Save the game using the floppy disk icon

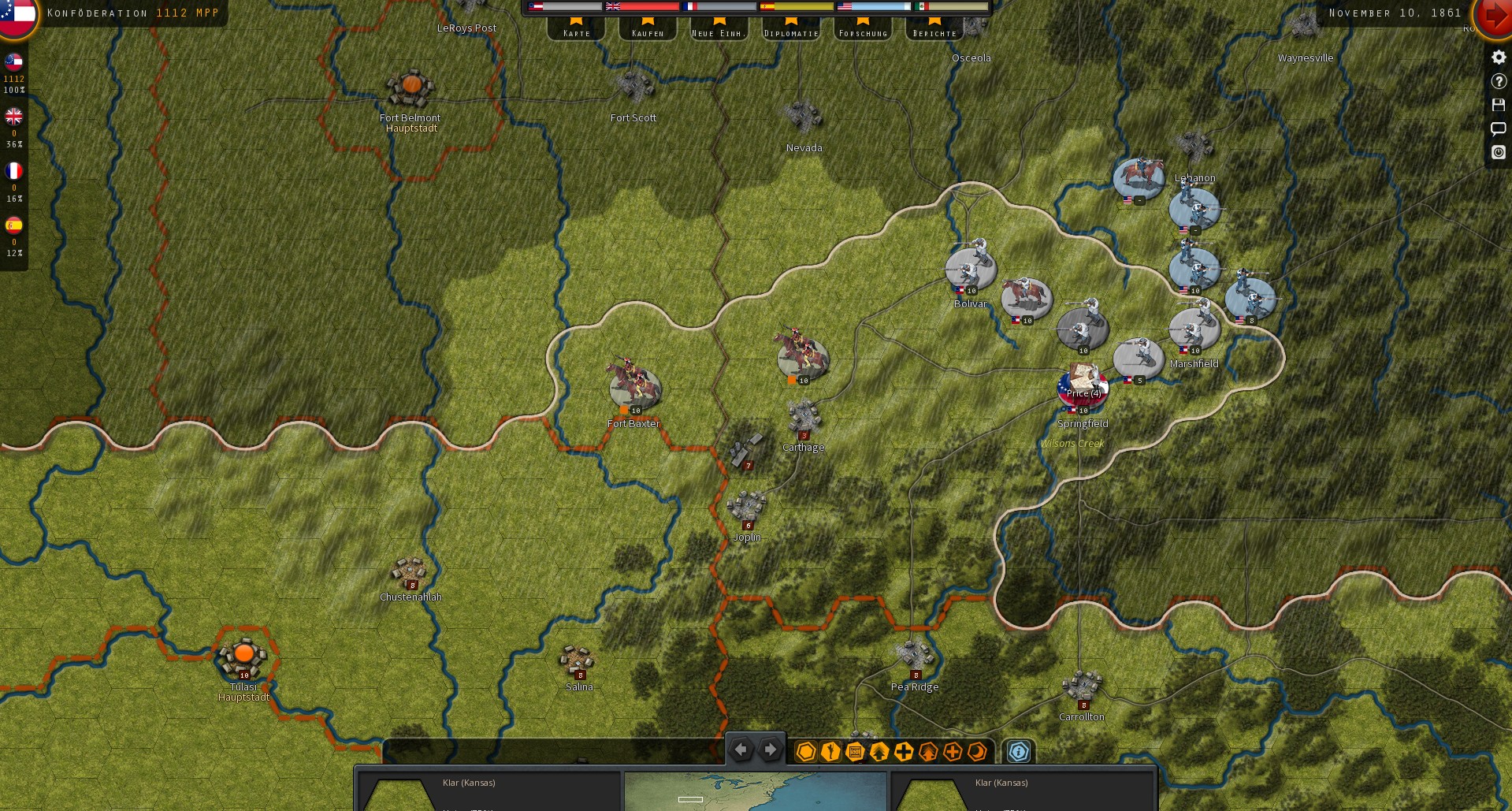(x=1499, y=105)
